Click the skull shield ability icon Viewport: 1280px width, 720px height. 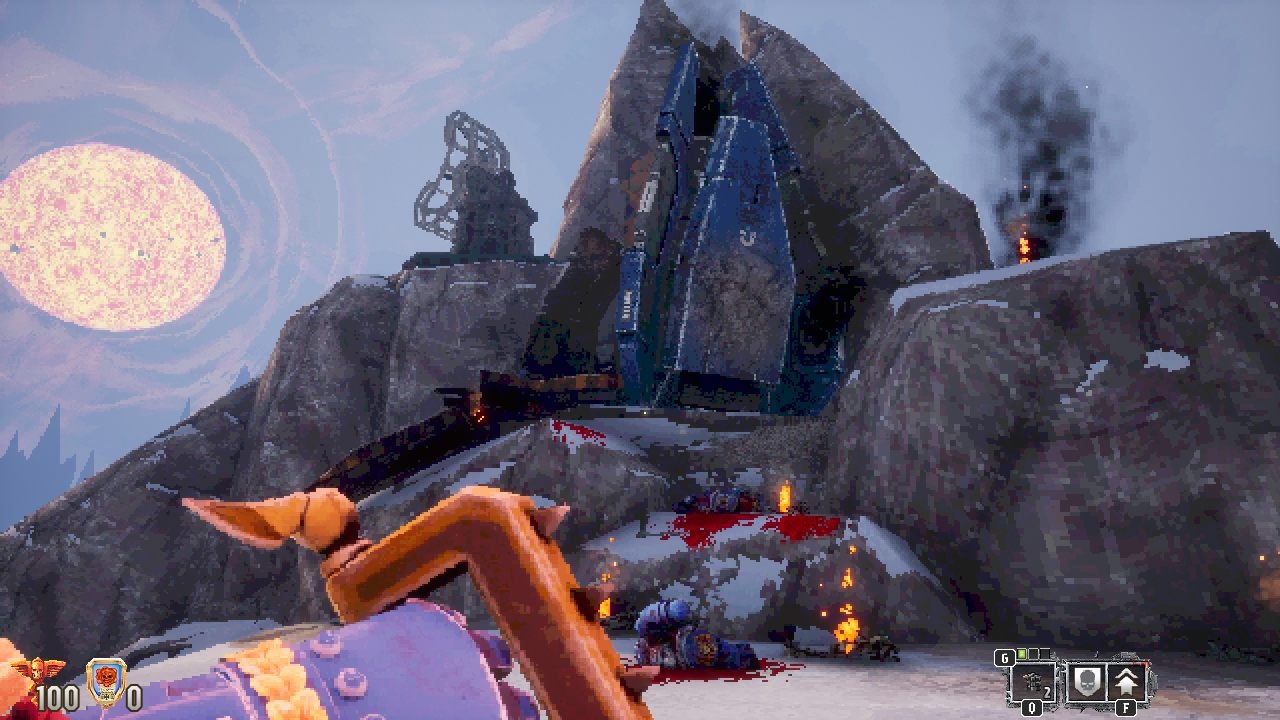click(1085, 682)
